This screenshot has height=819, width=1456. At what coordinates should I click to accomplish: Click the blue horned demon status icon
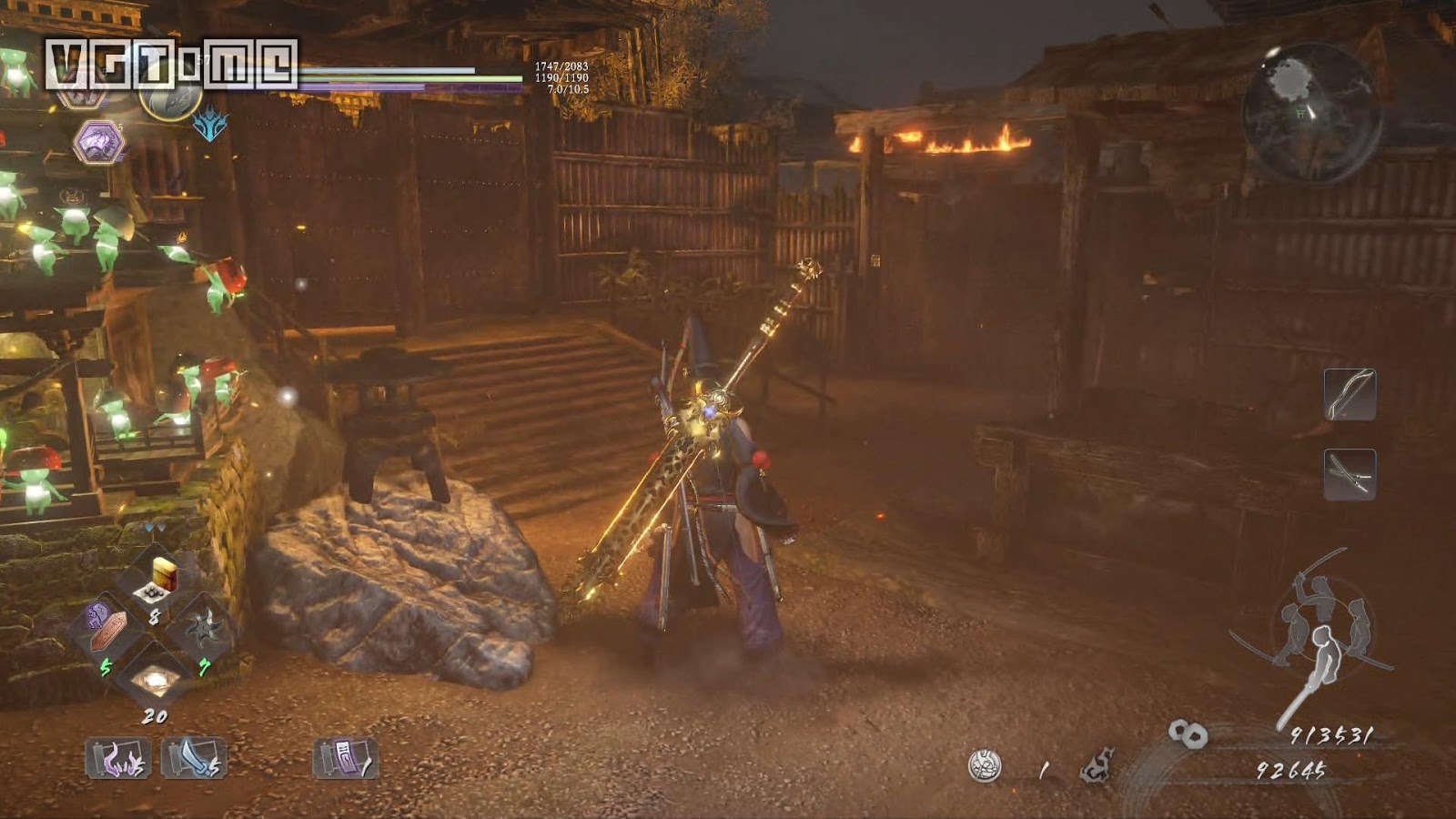pos(210,125)
